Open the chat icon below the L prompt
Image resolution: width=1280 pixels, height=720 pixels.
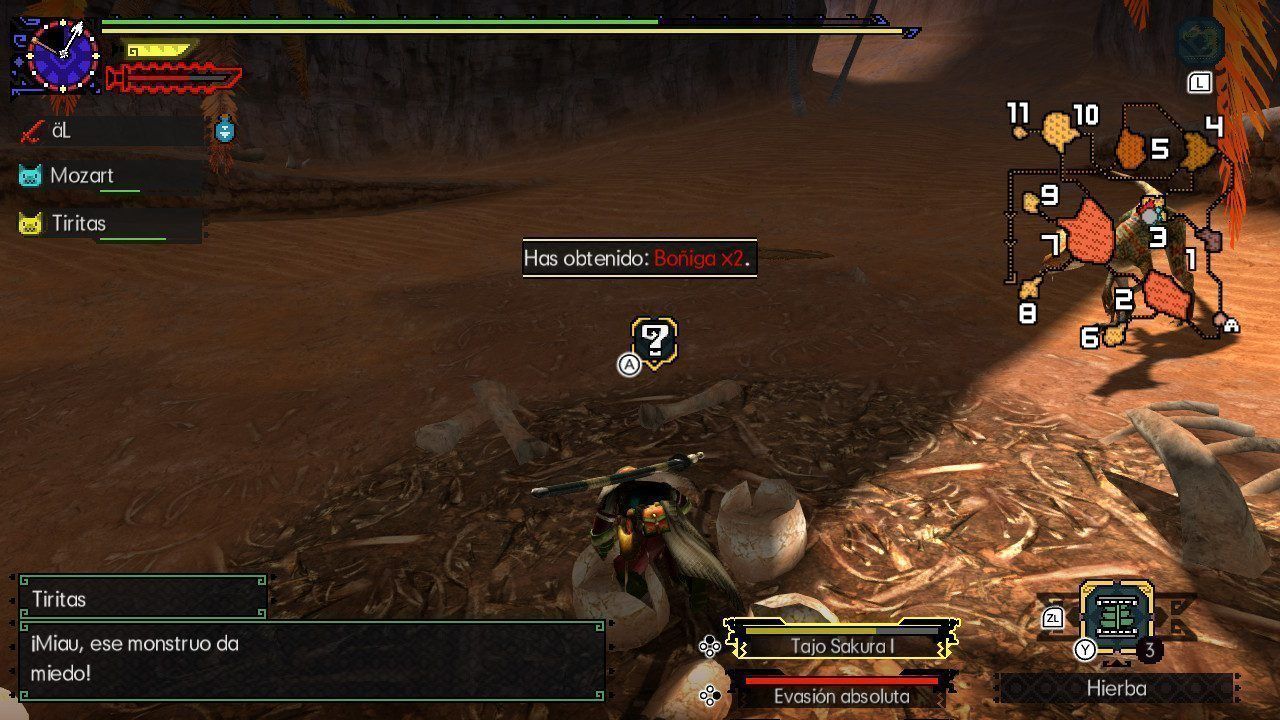pyautogui.click(x=1199, y=42)
